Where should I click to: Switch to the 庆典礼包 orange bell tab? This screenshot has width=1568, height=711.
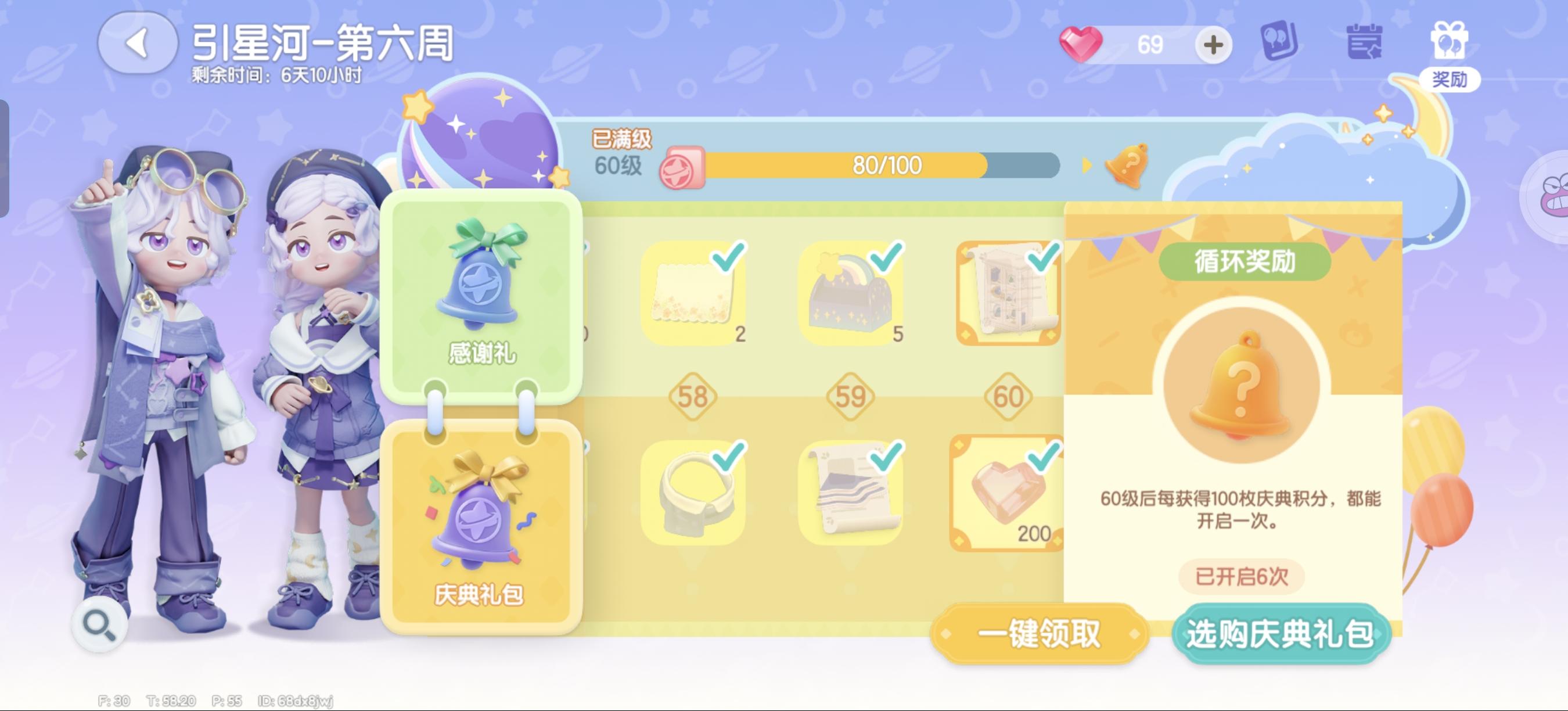click(481, 530)
